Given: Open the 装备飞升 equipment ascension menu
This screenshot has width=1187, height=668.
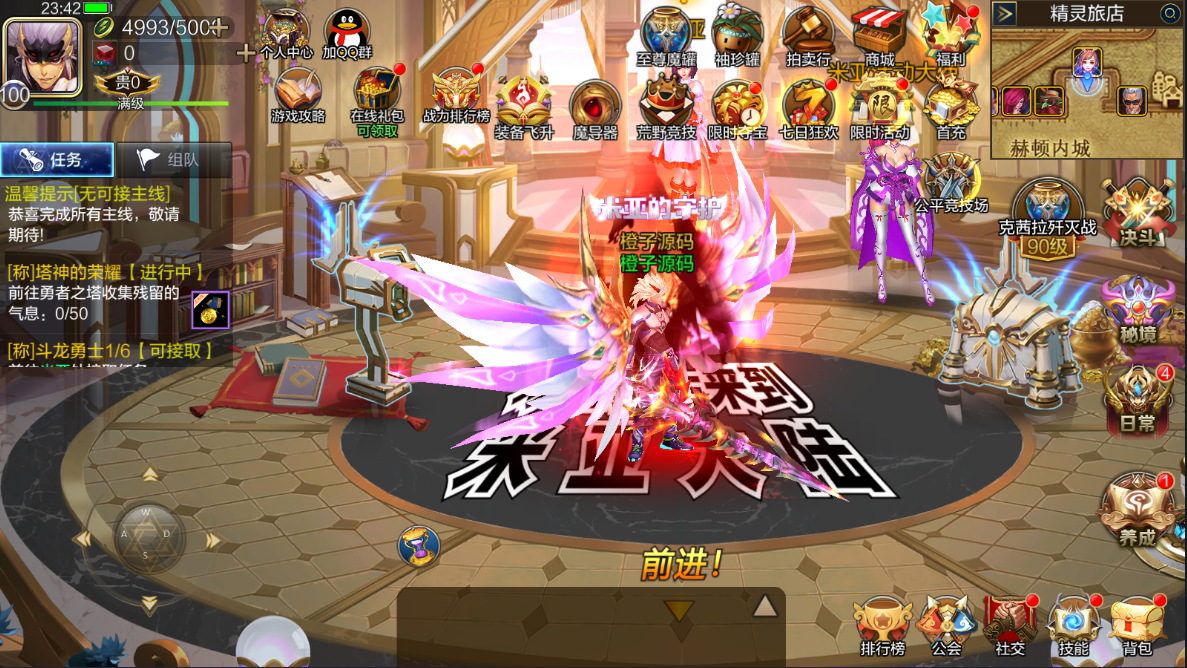Looking at the screenshot, I should (x=524, y=106).
